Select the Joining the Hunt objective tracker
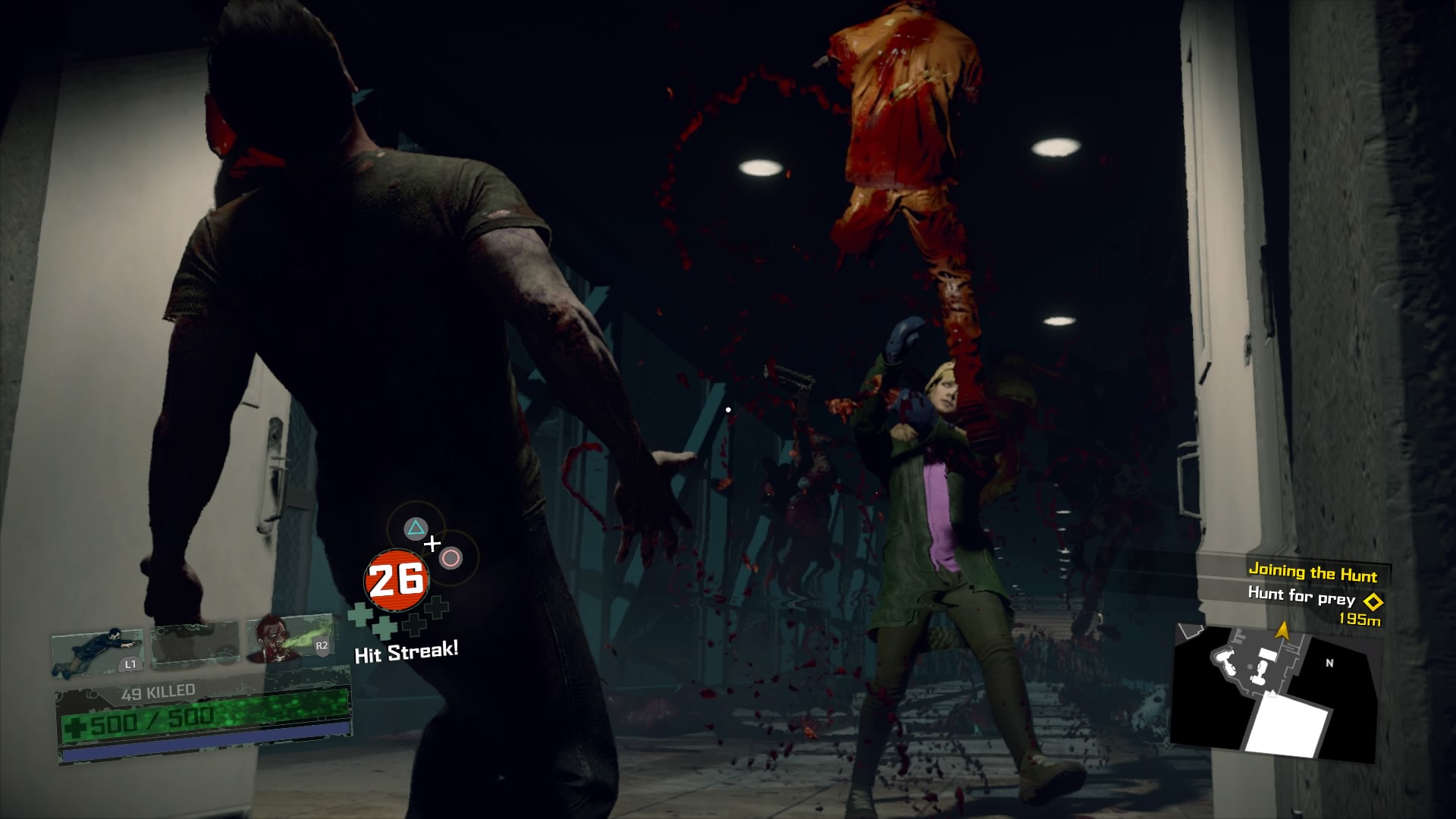1456x819 pixels. 1313,572
